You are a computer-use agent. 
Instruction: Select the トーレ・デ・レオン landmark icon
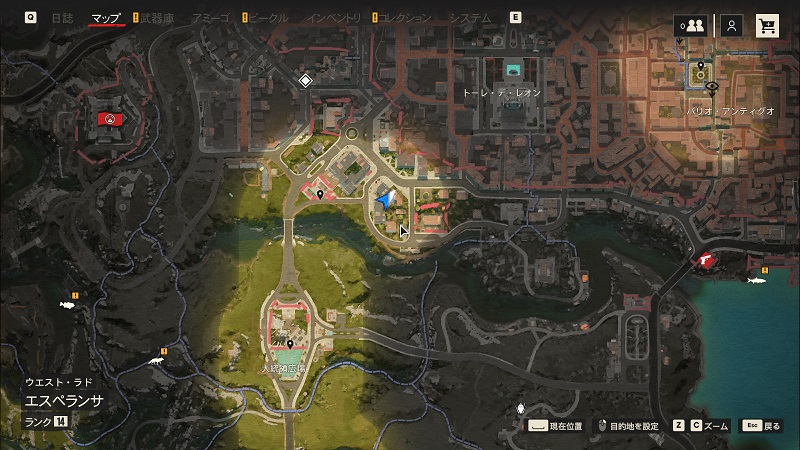coord(514,70)
